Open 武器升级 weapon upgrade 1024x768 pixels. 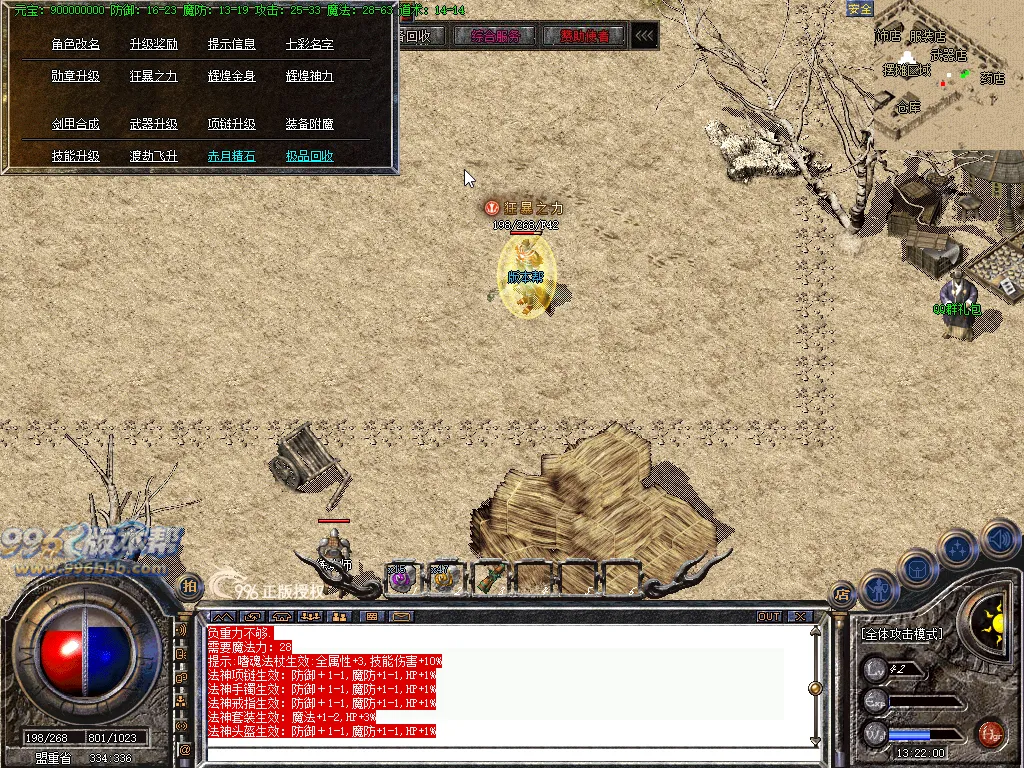tap(154, 124)
